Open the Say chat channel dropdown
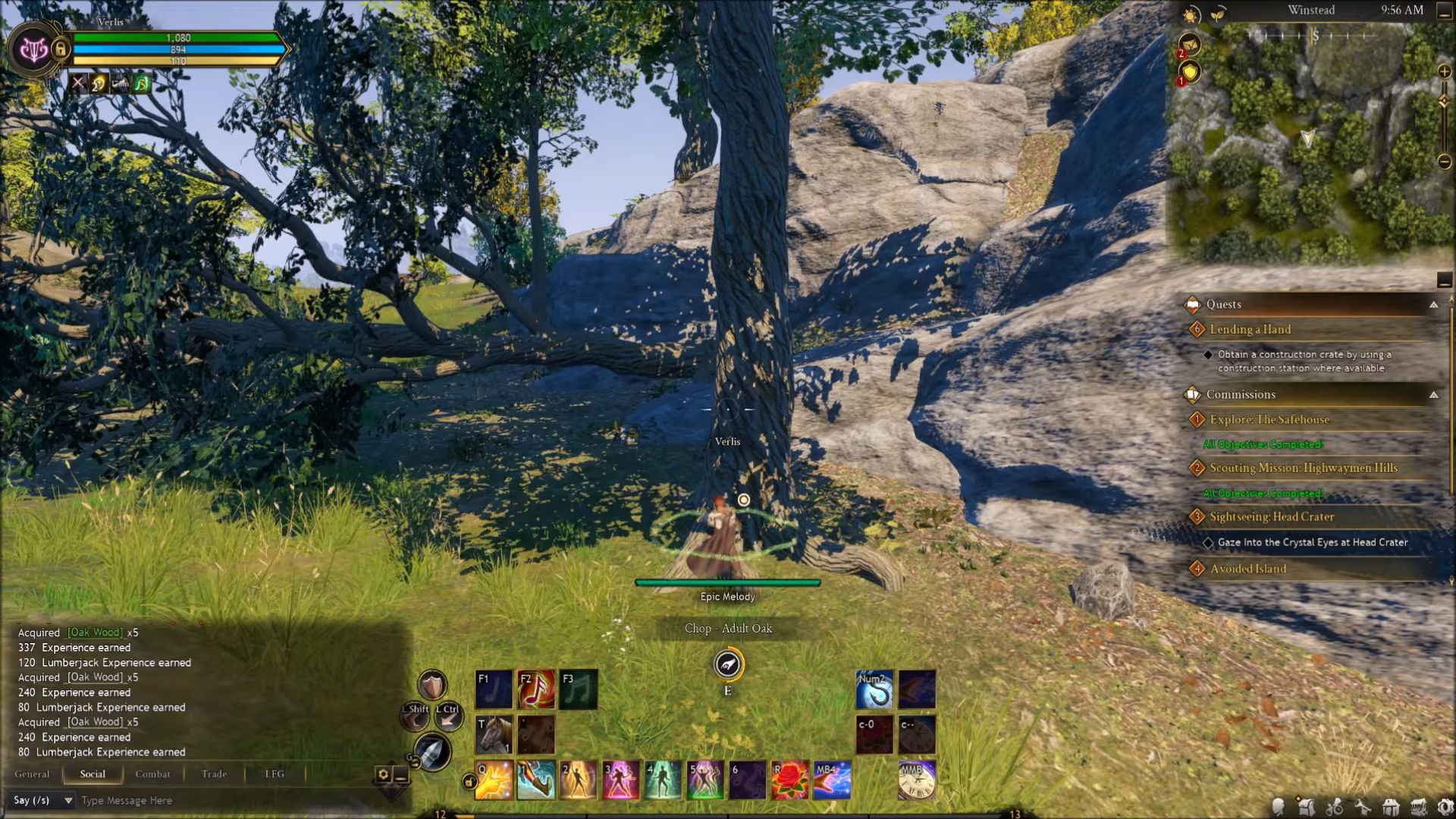Screen dimensions: 1456x819 click(67, 800)
